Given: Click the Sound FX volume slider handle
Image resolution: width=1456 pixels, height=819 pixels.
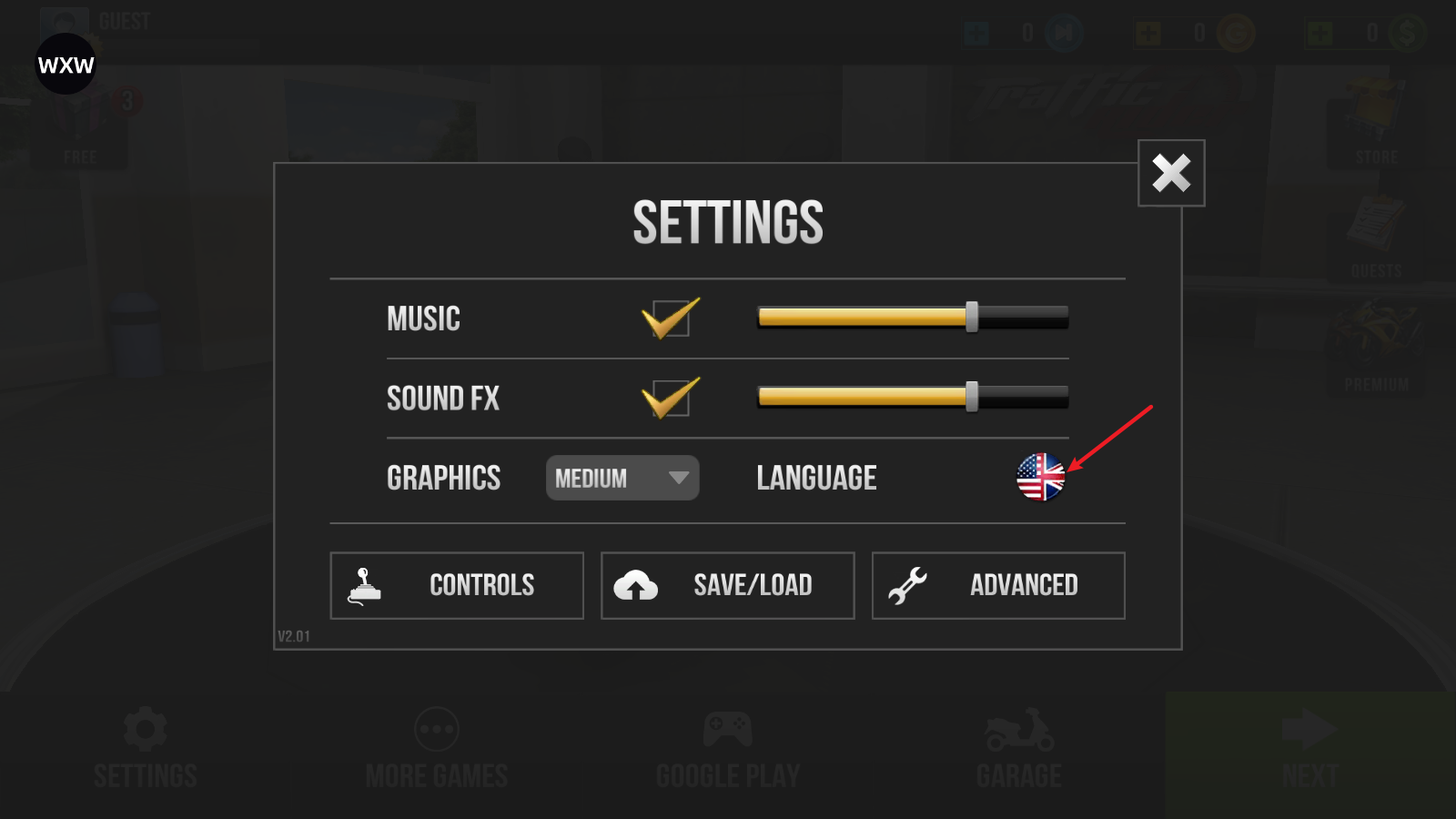Looking at the screenshot, I should [x=972, y=397].
